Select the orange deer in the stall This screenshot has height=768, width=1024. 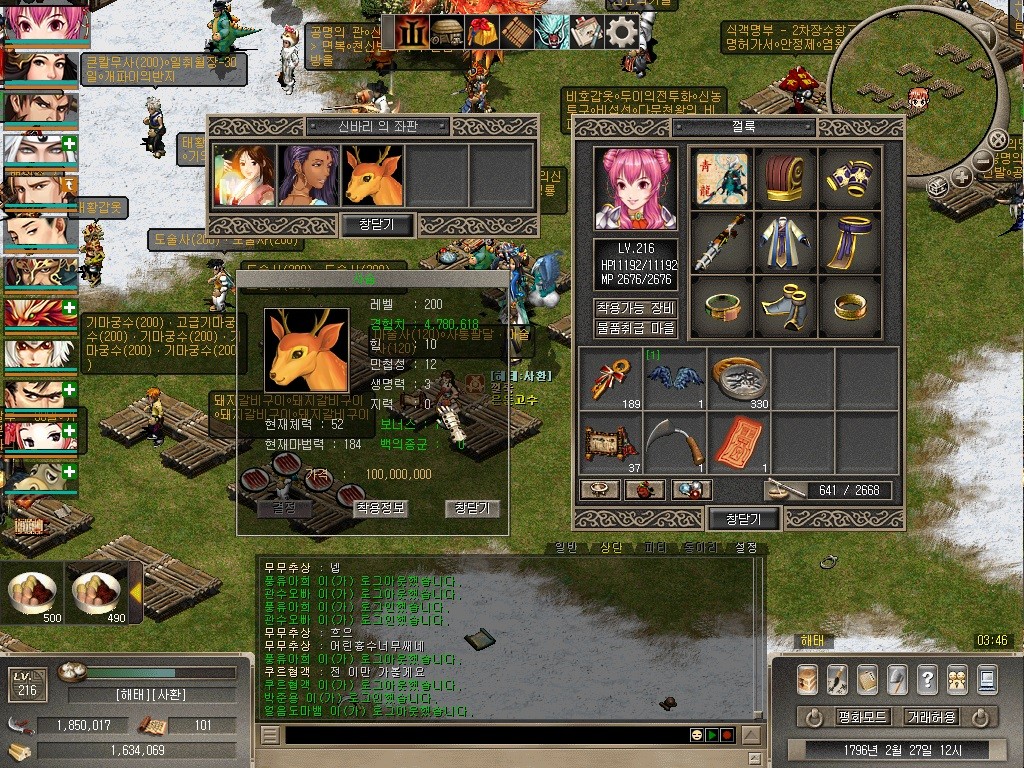click(373, 176)
